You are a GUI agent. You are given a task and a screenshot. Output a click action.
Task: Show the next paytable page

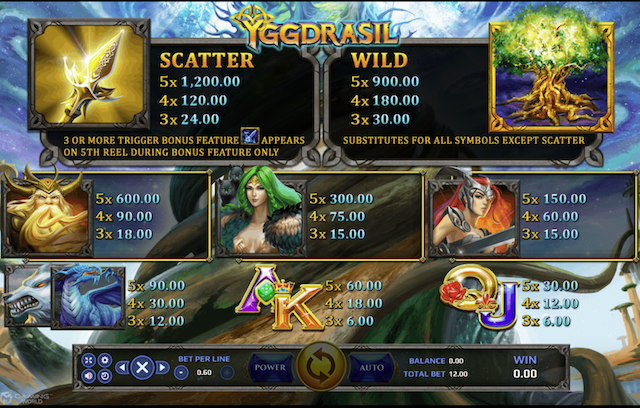coord(162,367)
